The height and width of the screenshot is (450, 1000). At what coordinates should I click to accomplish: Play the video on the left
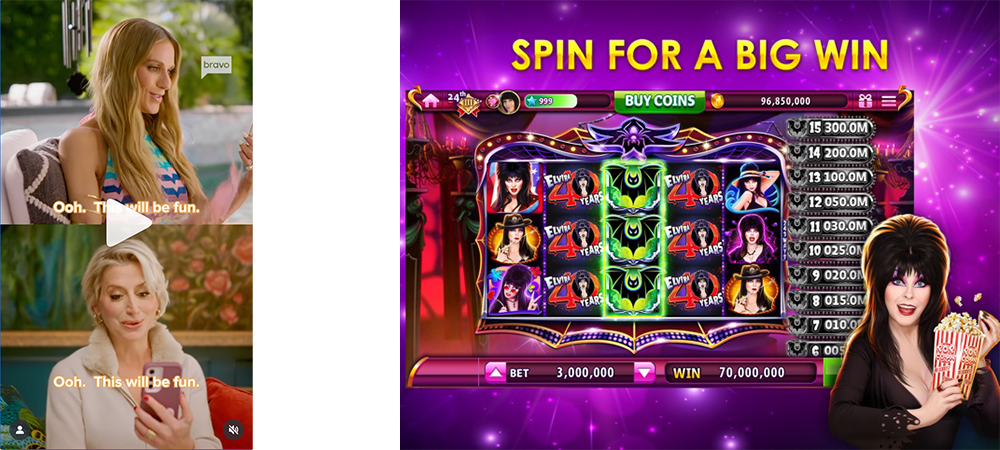click(127, 223)
